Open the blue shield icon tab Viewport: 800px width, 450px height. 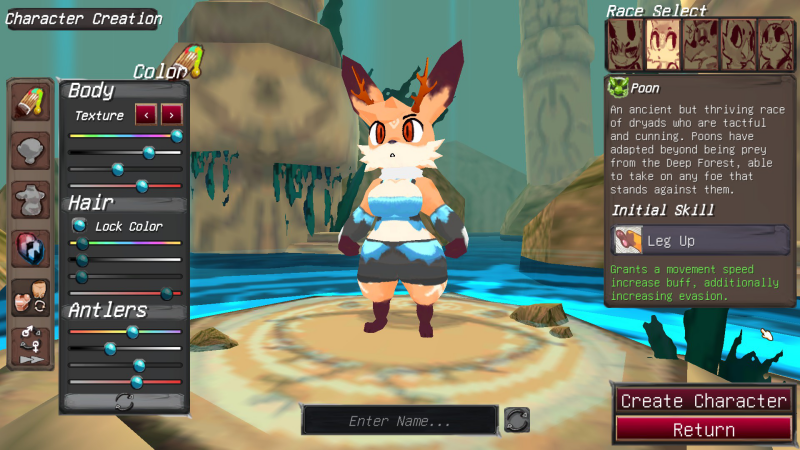31,249
